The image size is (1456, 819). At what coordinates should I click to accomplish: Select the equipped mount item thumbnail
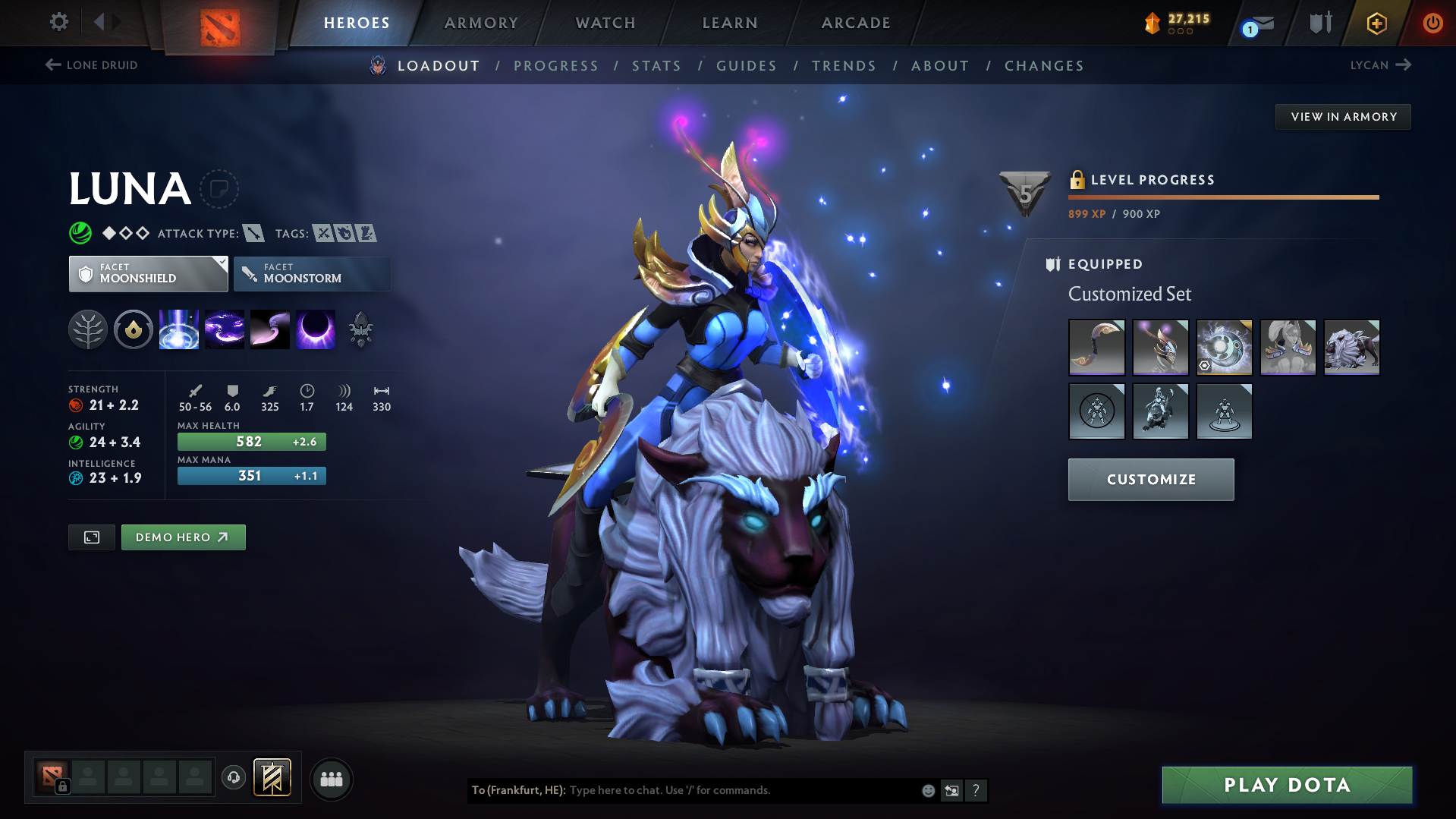pyautogui.click(x=1351, y=348)
